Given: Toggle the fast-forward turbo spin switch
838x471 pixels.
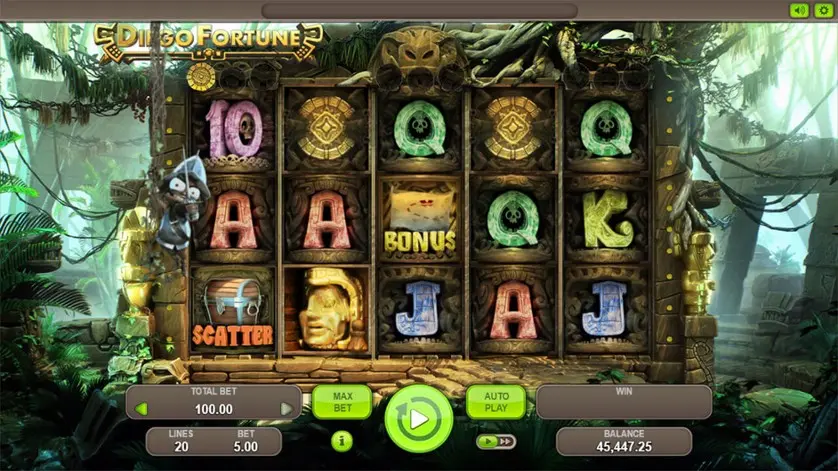Looking at the screenshot, I should click(496, 441).
